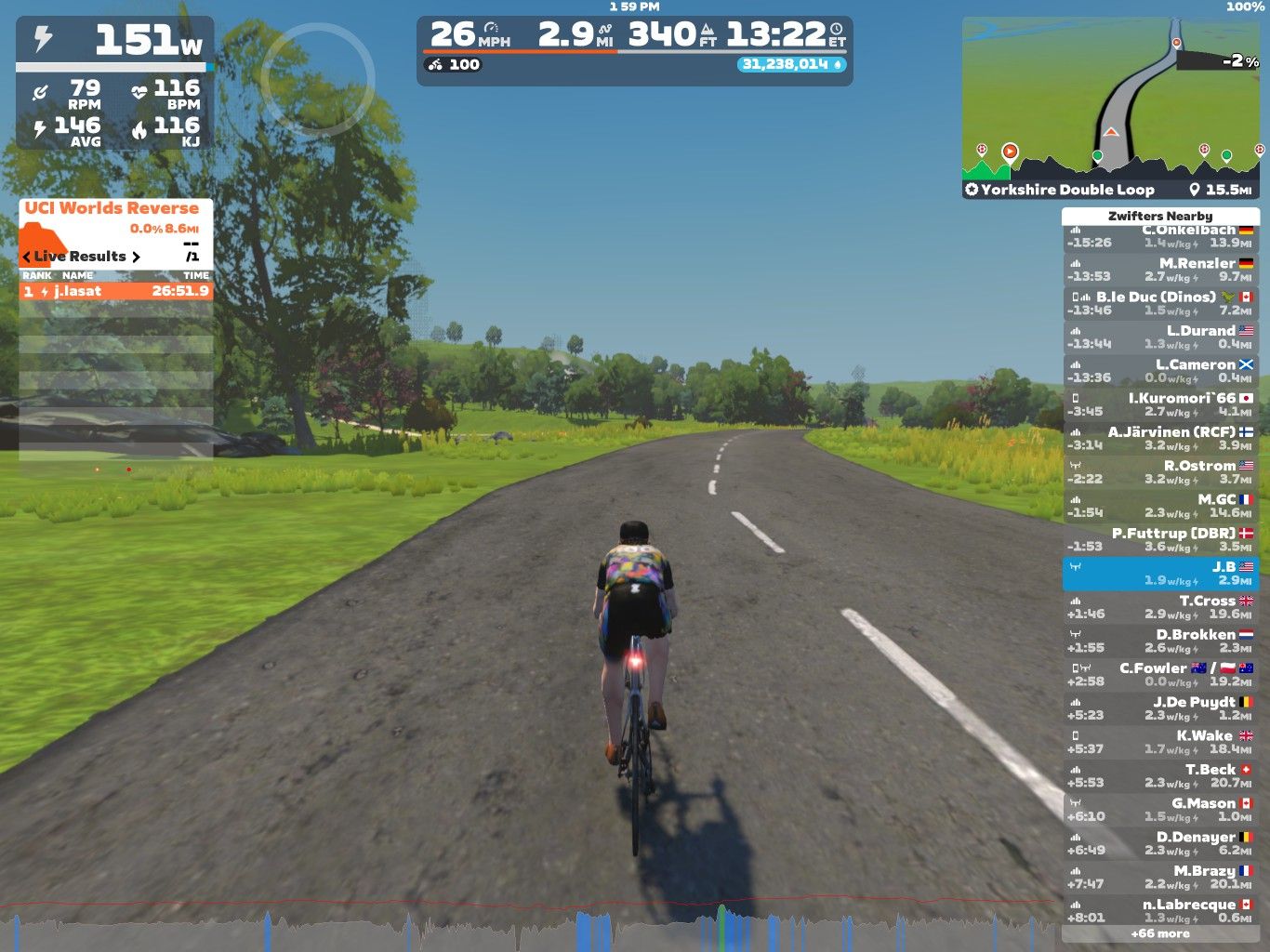Viewport: 1270px width, 952px height.
Task: Select highlighted J.B rider row
Action: click(1160, 574)
